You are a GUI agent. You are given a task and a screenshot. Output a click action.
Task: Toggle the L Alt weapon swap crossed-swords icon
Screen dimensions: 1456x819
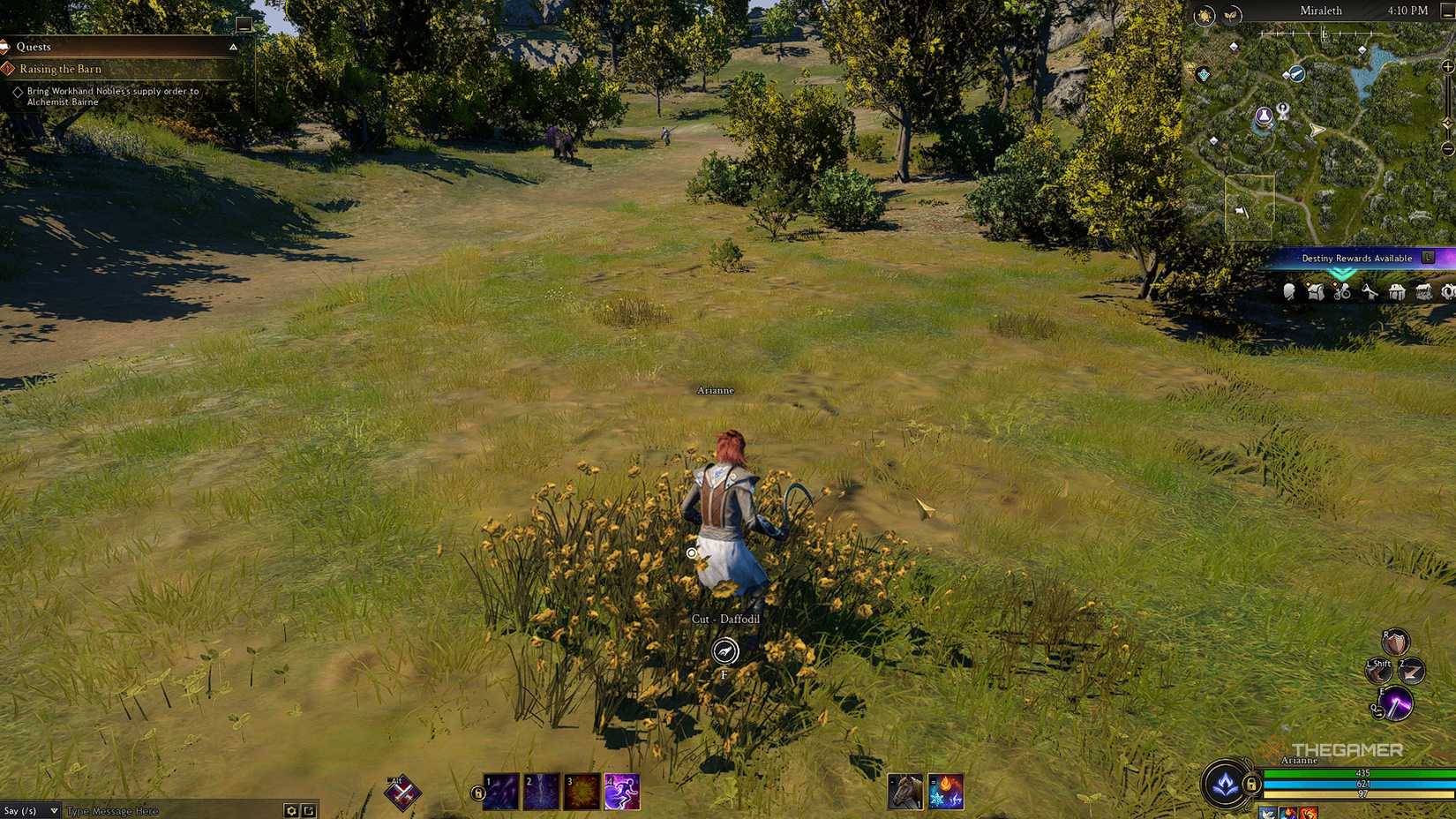(402, 792)
